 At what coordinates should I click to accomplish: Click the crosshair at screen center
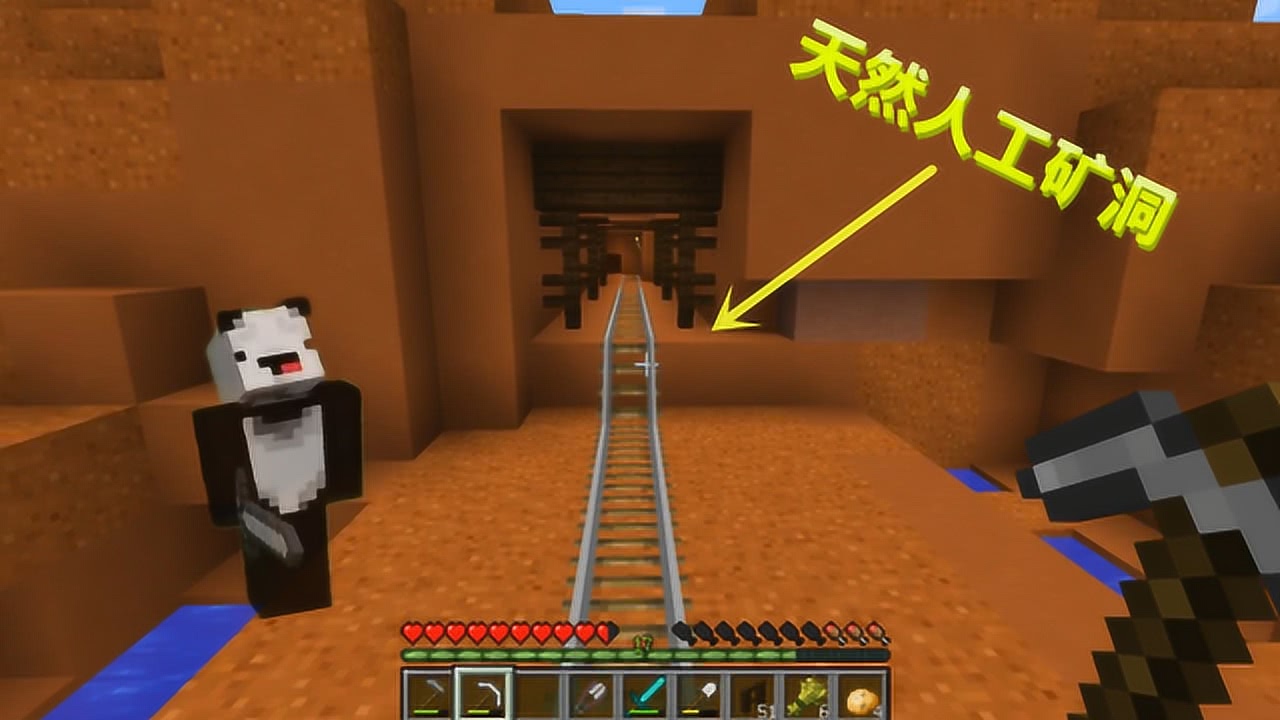tap(648, 366)
